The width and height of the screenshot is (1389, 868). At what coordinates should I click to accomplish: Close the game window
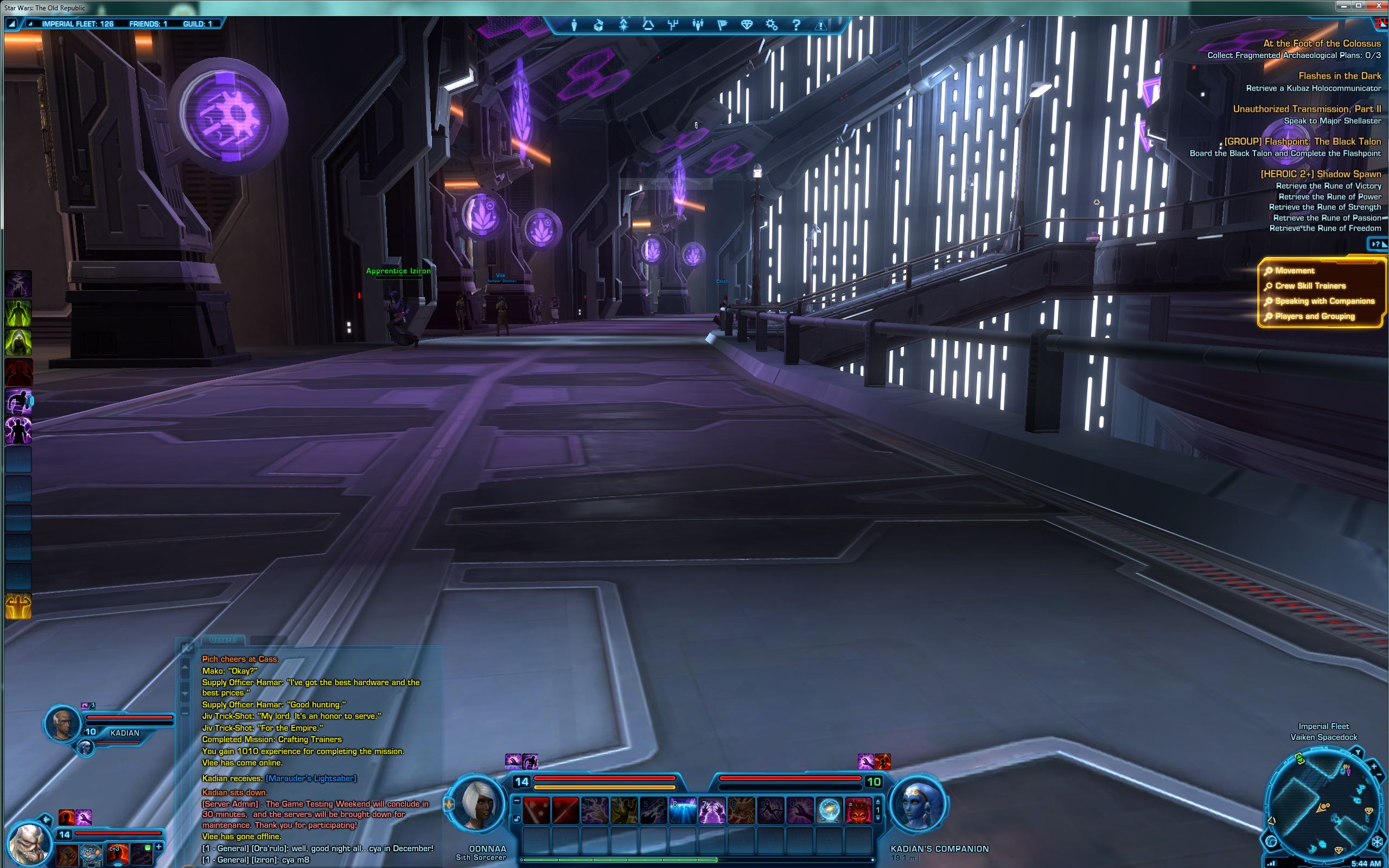pos(1375,6)
